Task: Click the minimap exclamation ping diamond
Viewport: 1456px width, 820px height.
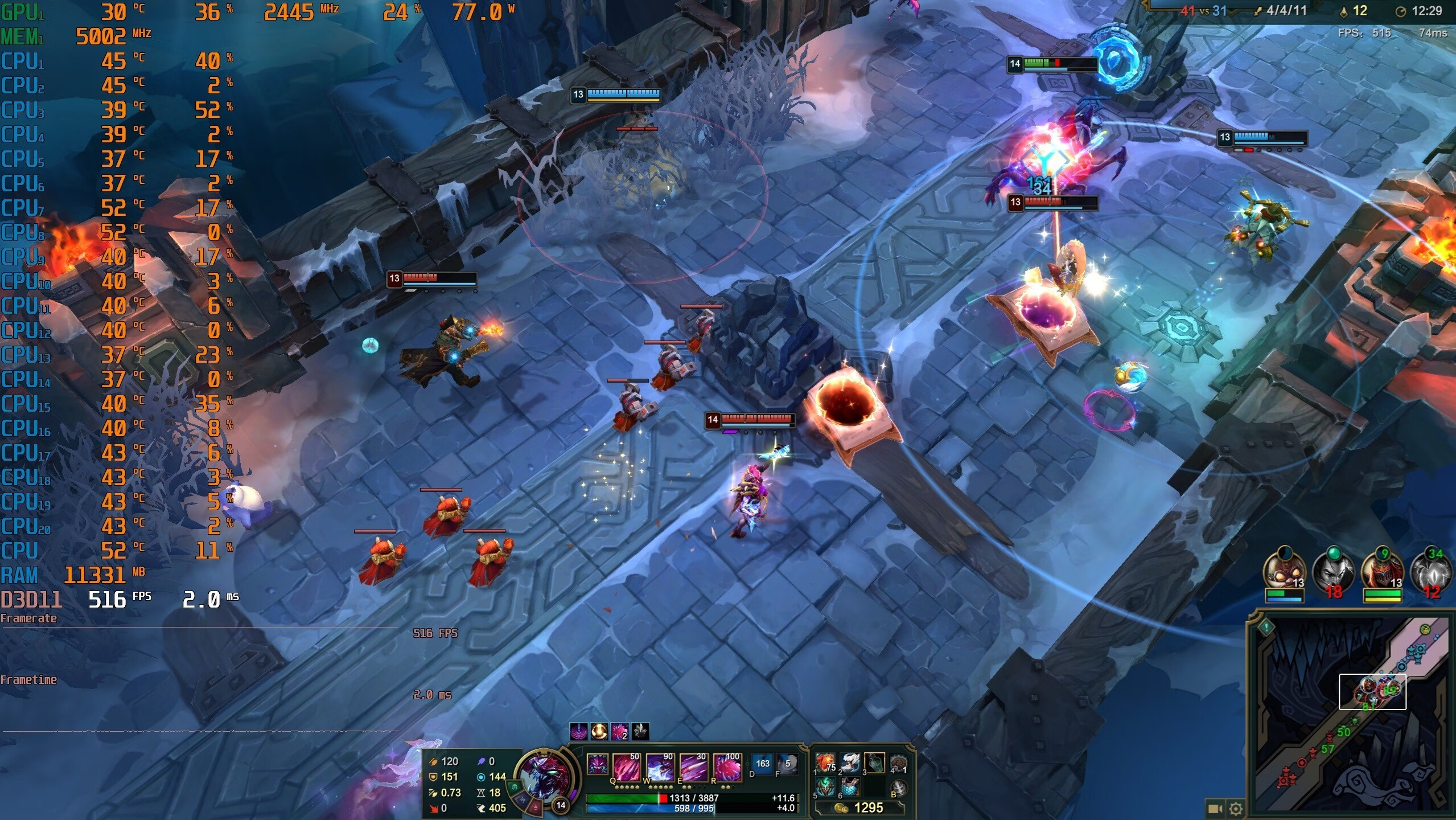Action: (x=1266, y=628)
